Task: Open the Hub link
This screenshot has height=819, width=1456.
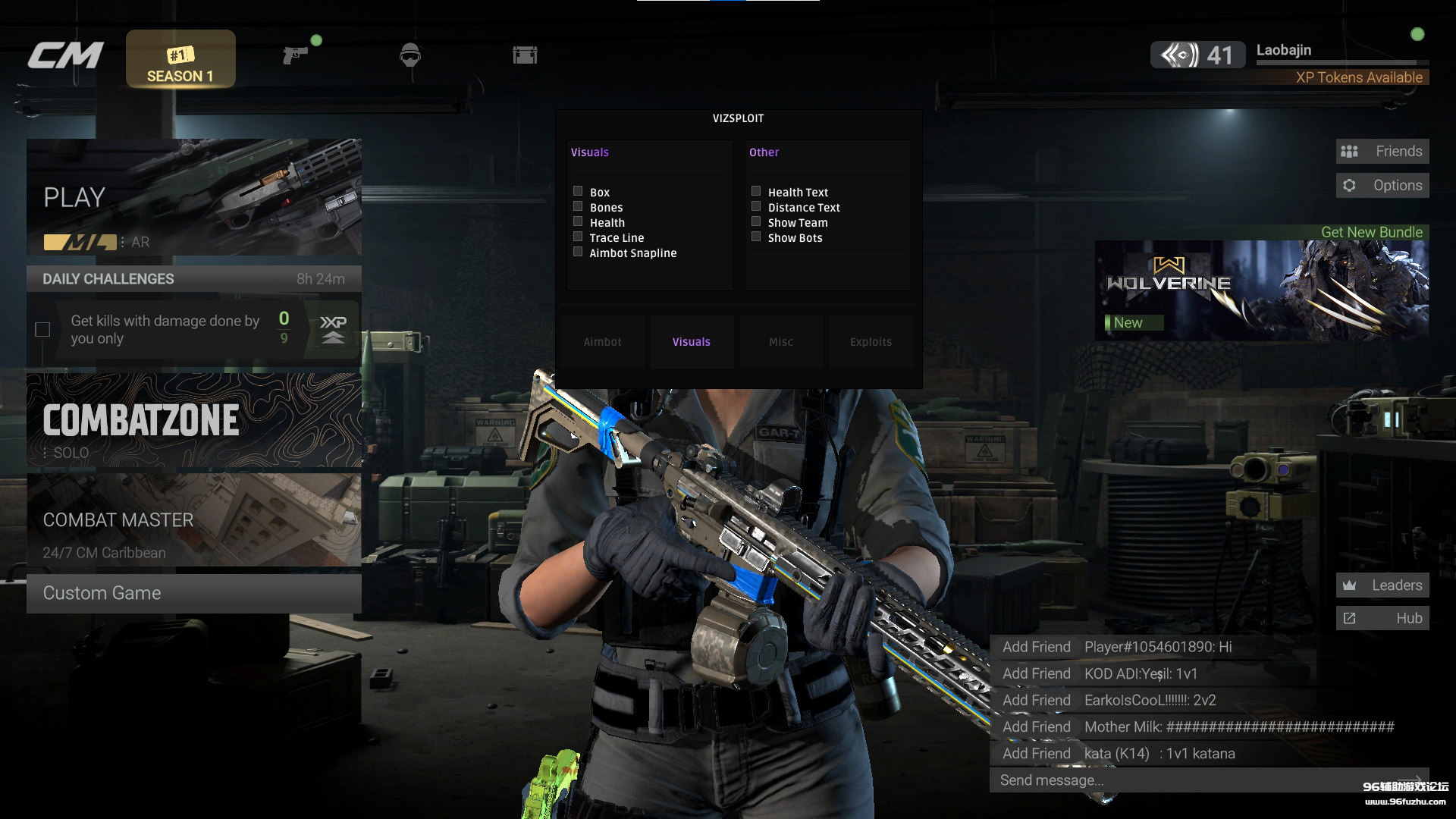Action: [x=1382, y=619]
